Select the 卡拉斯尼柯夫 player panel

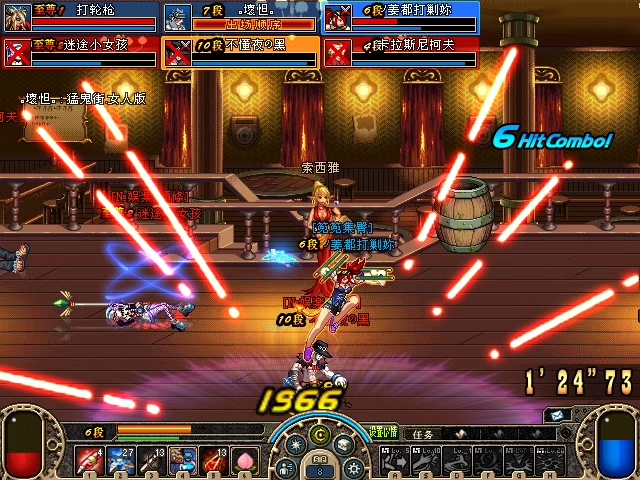coord(400,51)
